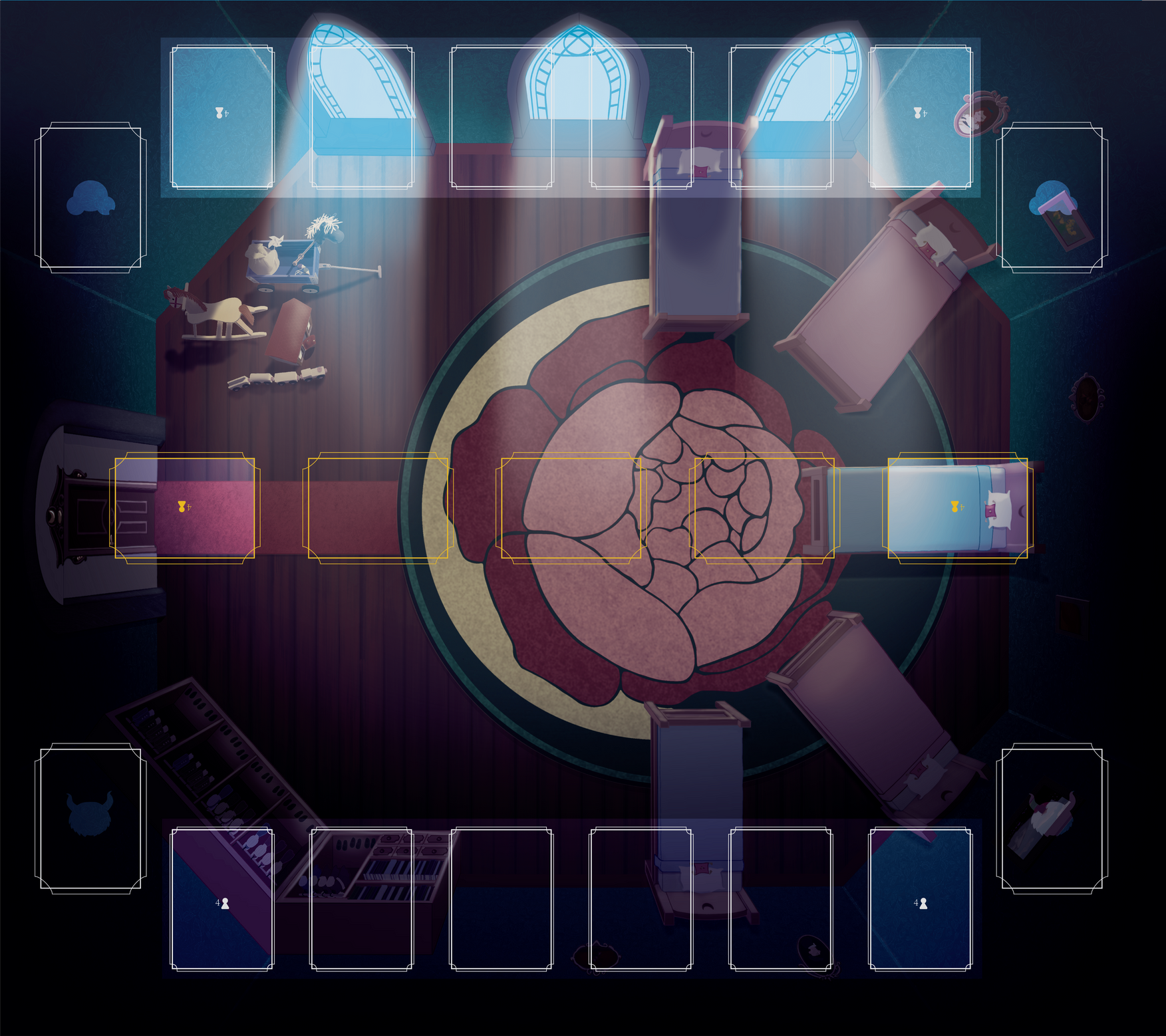
Task: Pick the pale blue marked slot beside the oval portrait
Action: (921, 117)
